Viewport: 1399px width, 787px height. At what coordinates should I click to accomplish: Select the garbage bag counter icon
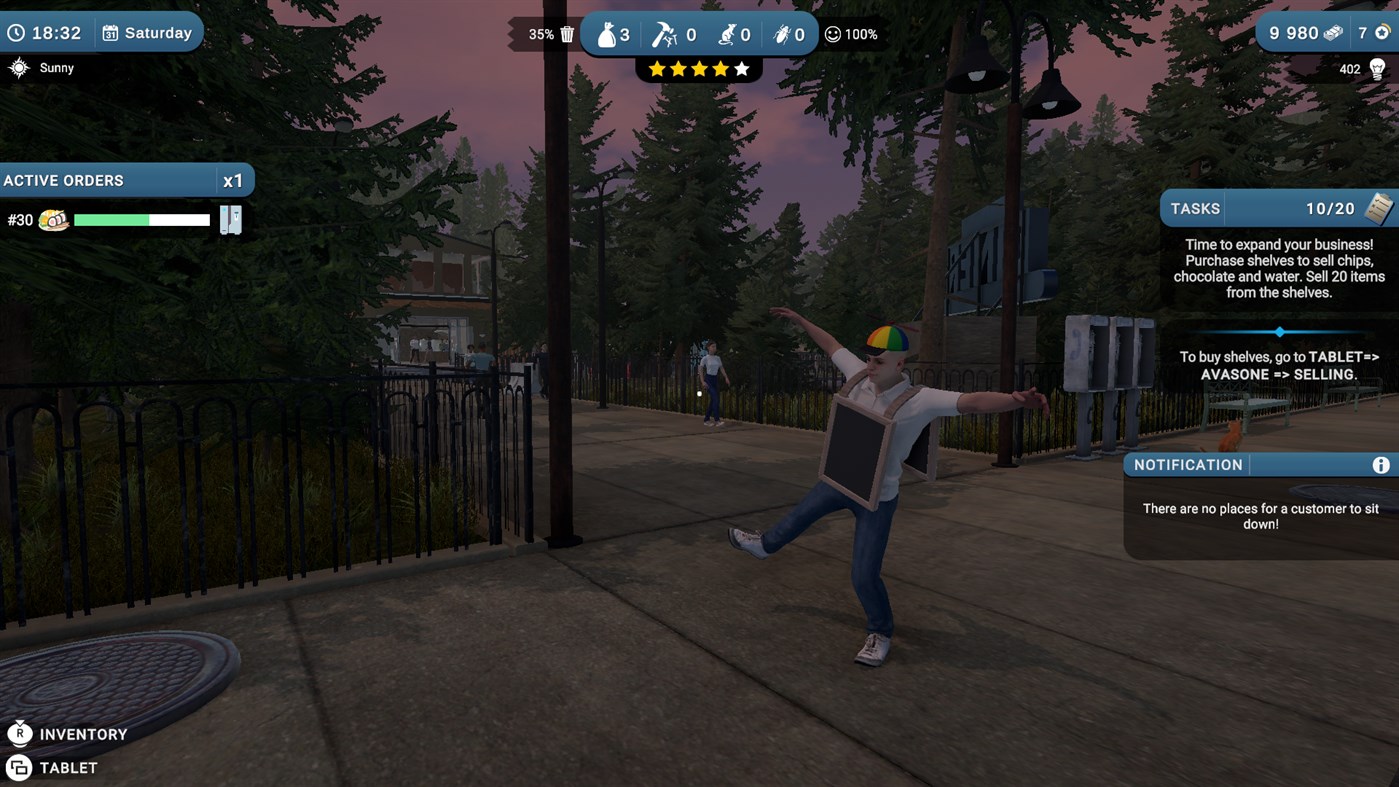608,33
